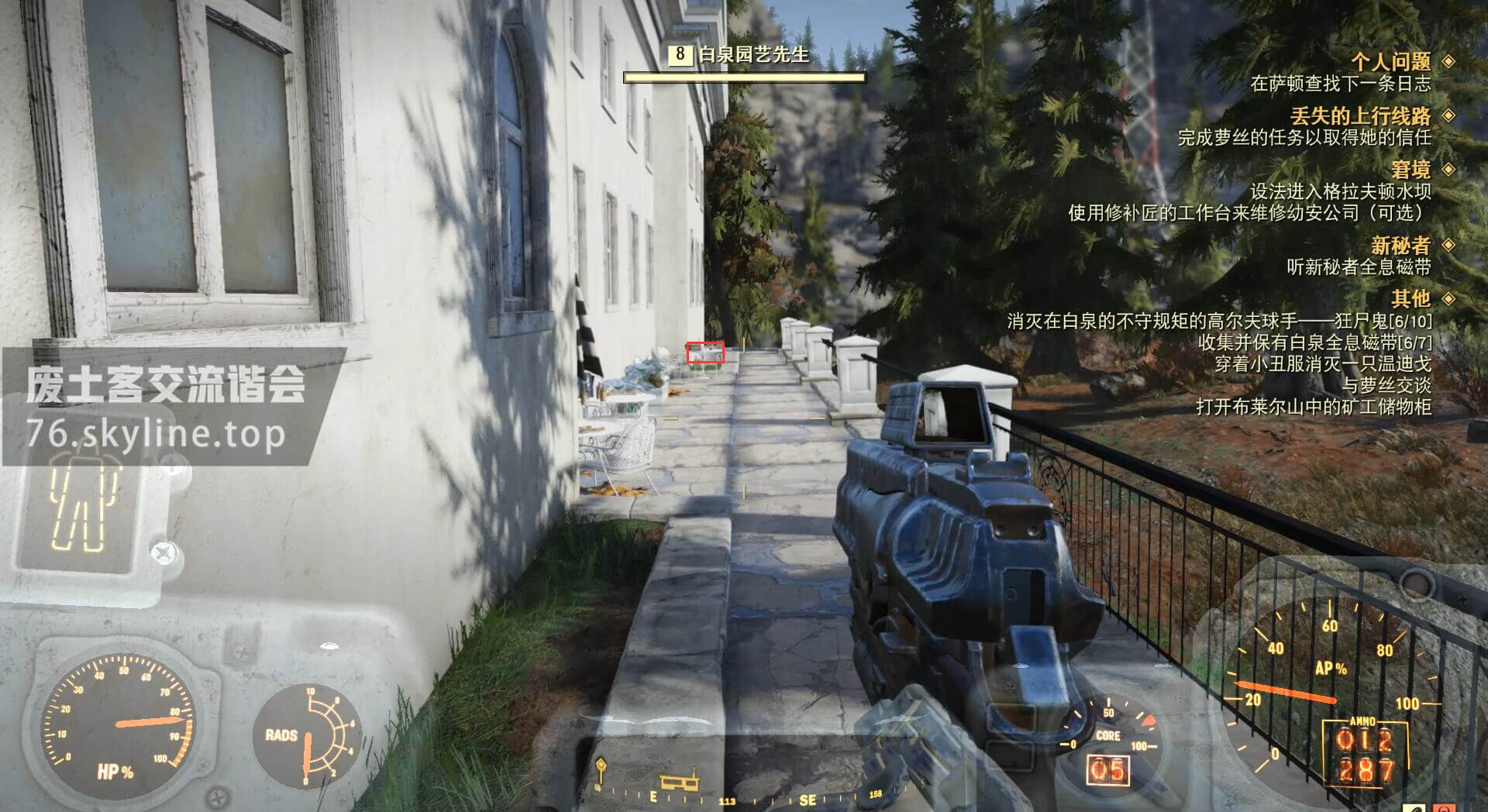1488x812 pixels.
Task: Select the 丢失的上行线路 quest title
Action: tap(1359, 116)
